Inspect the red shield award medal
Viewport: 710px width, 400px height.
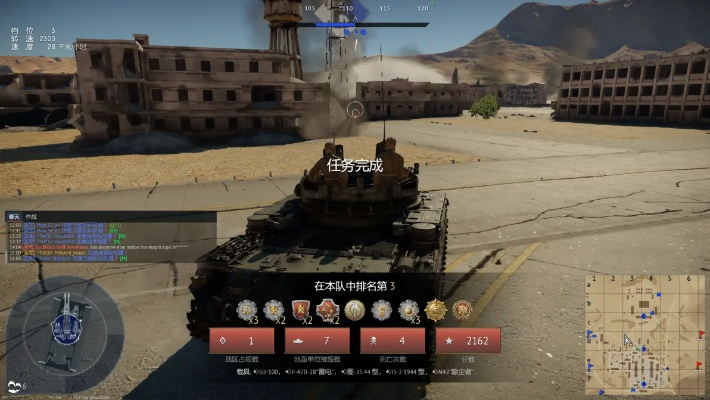[300, 310]
